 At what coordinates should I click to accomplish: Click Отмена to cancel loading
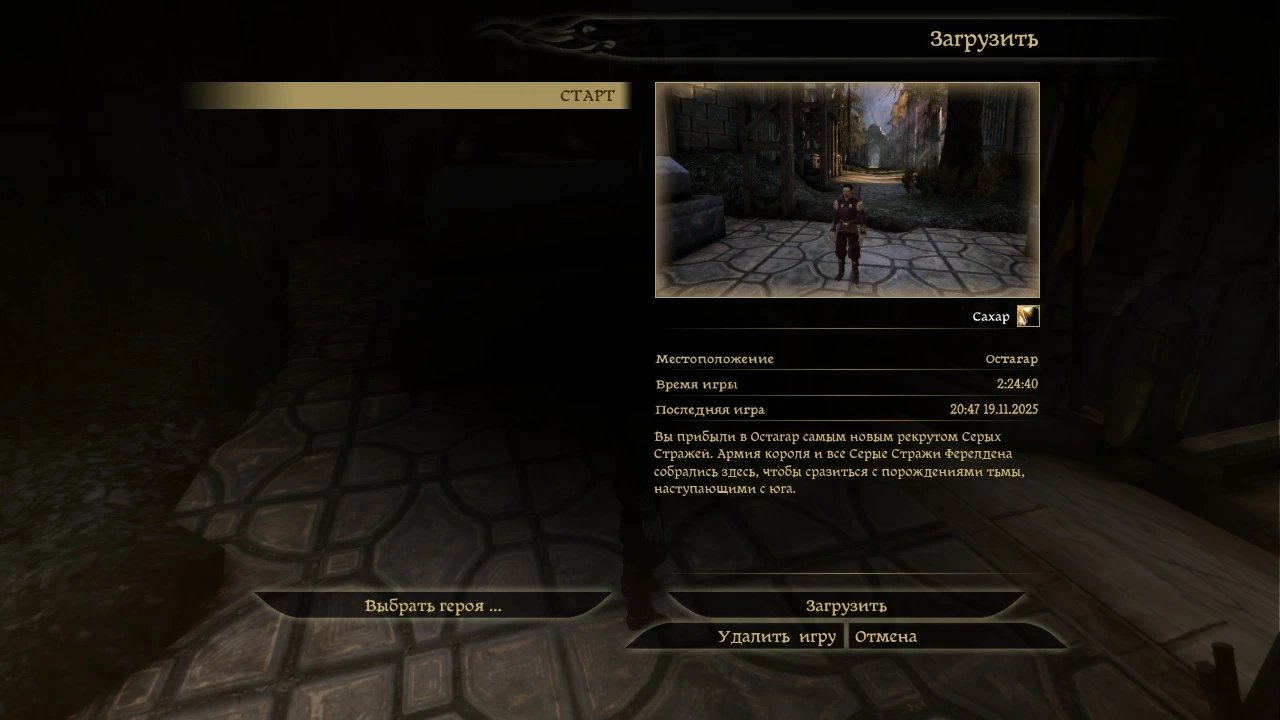click(884, 636)
